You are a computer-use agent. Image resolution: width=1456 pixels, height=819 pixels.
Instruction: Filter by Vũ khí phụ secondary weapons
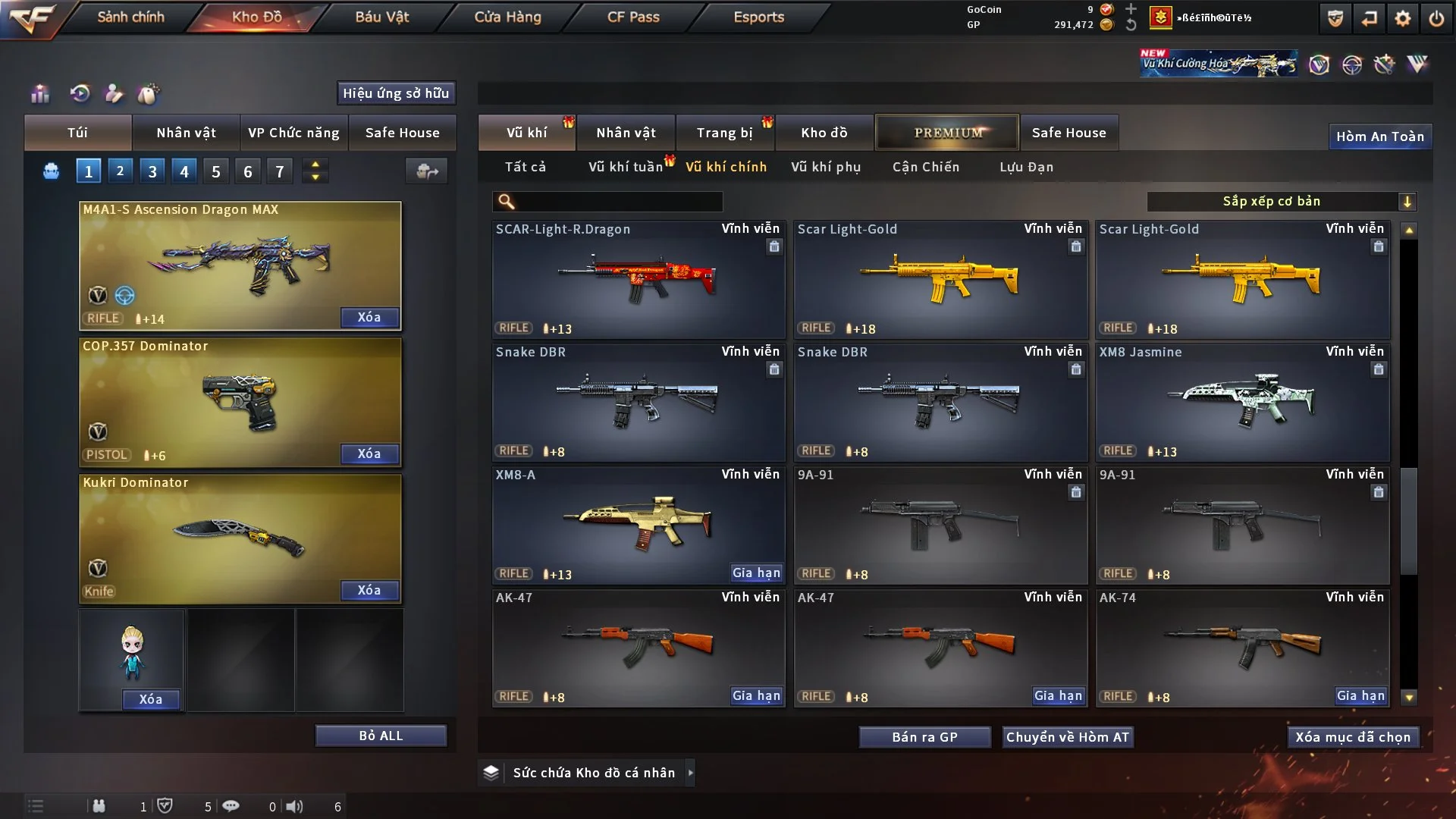(x=826, y=167)
